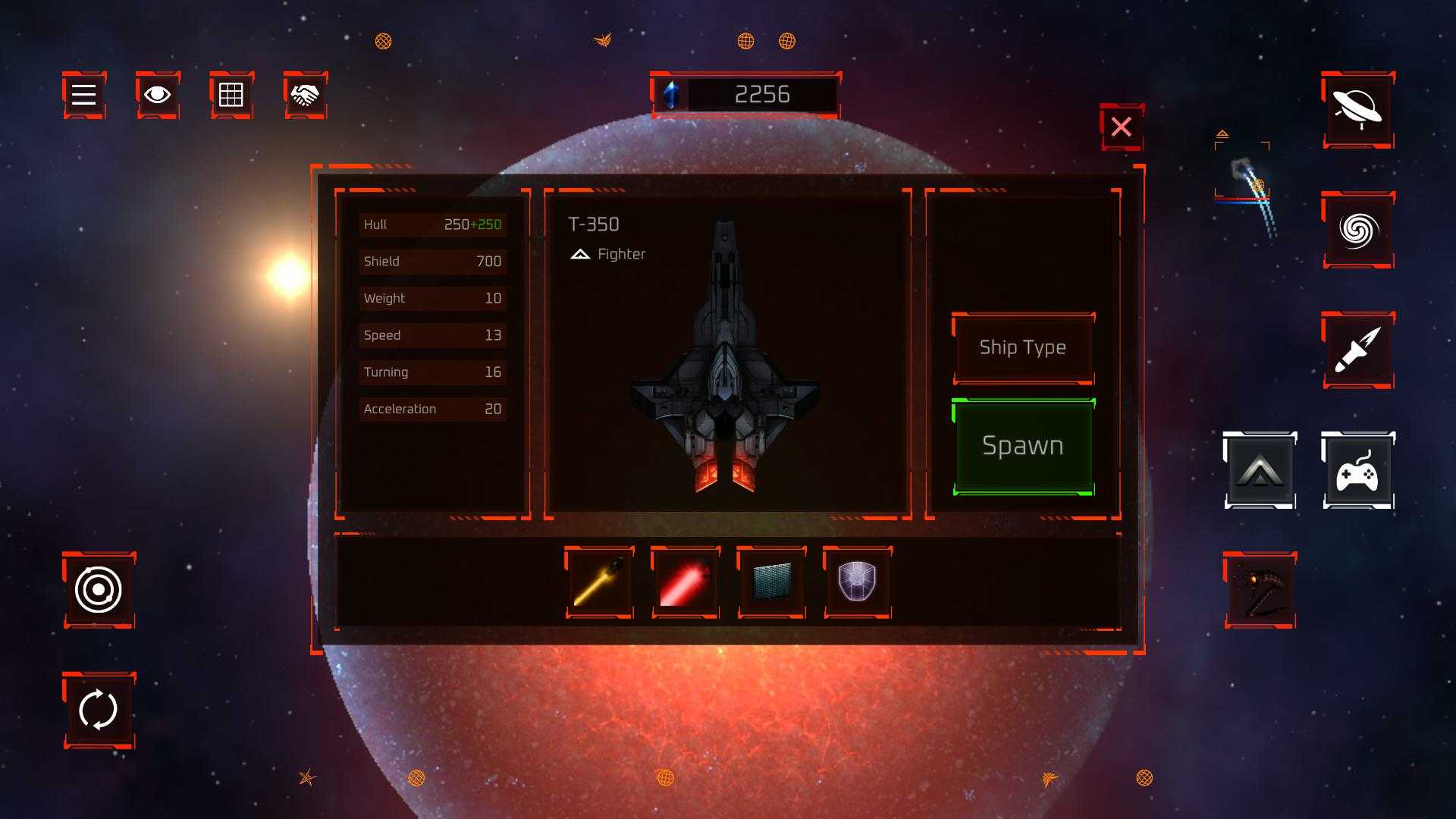This screenshot has height=819, width=1456.
Task: Spawn the T-350 fighter
Action: [x=1022, y=446]
